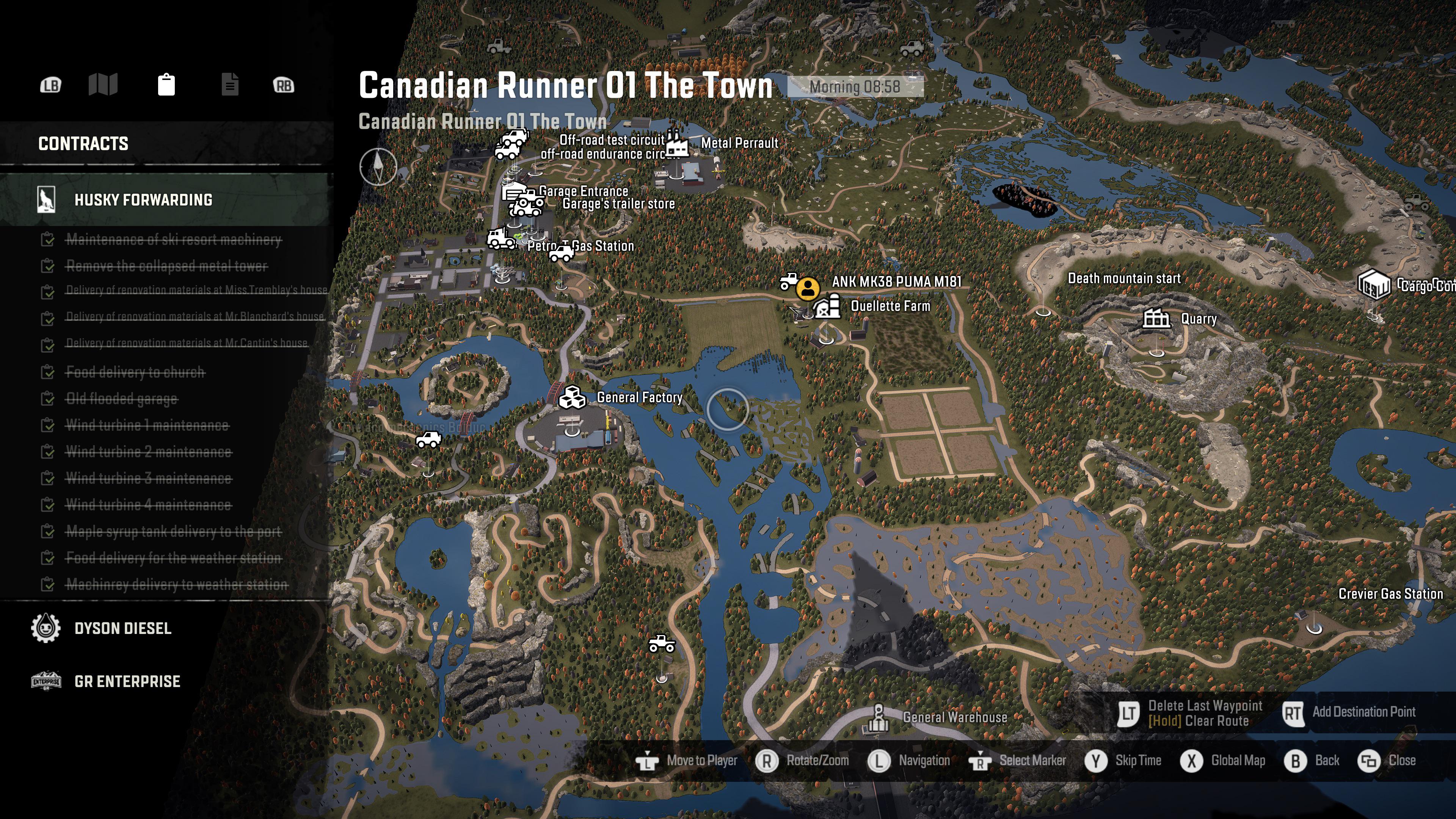Click the Quarry building icon
The height and width of the screenshot is (819, 1456).
[x=1156, y=318]
